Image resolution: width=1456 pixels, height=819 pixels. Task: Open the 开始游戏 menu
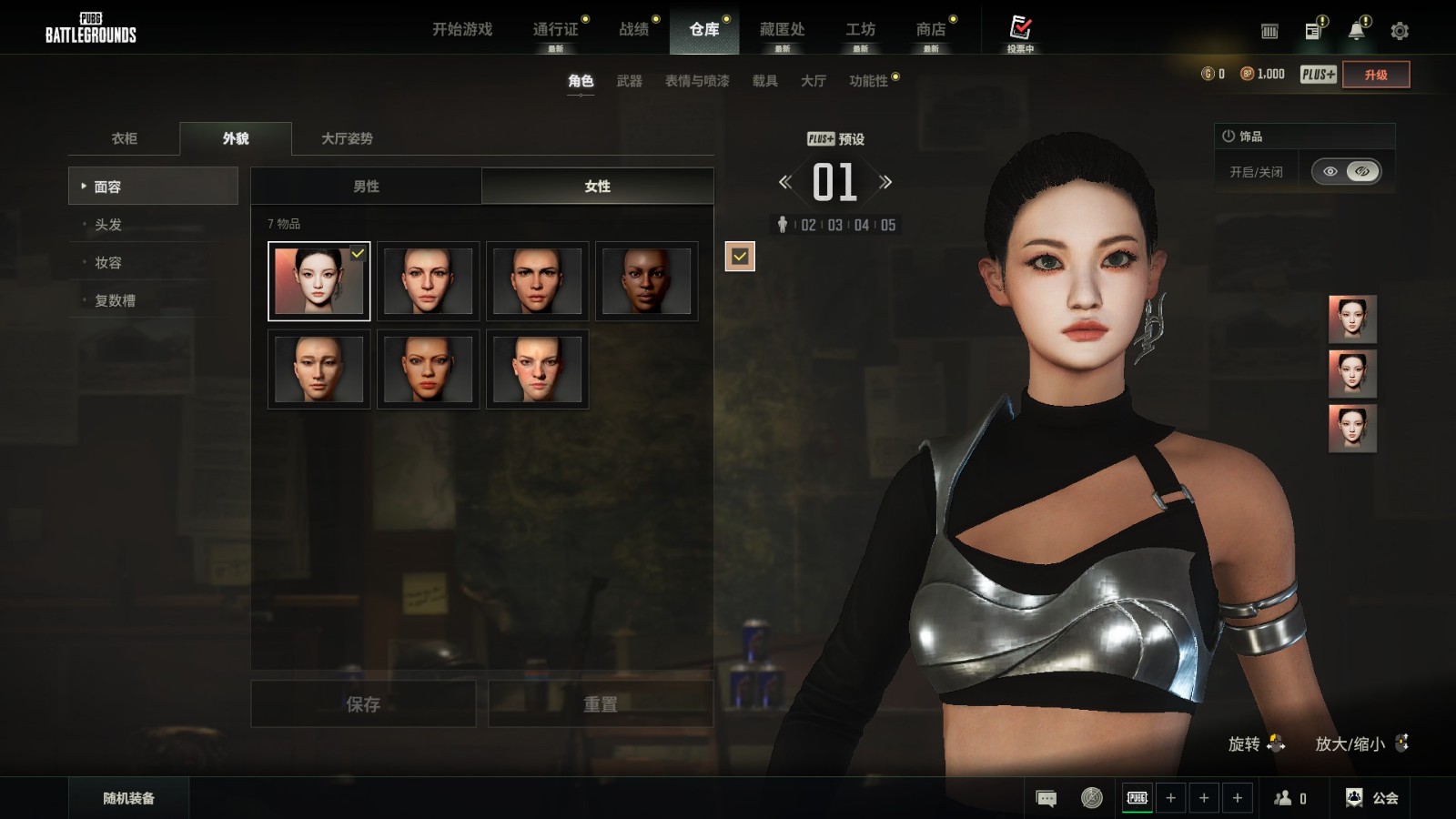[x=462, y=29]
